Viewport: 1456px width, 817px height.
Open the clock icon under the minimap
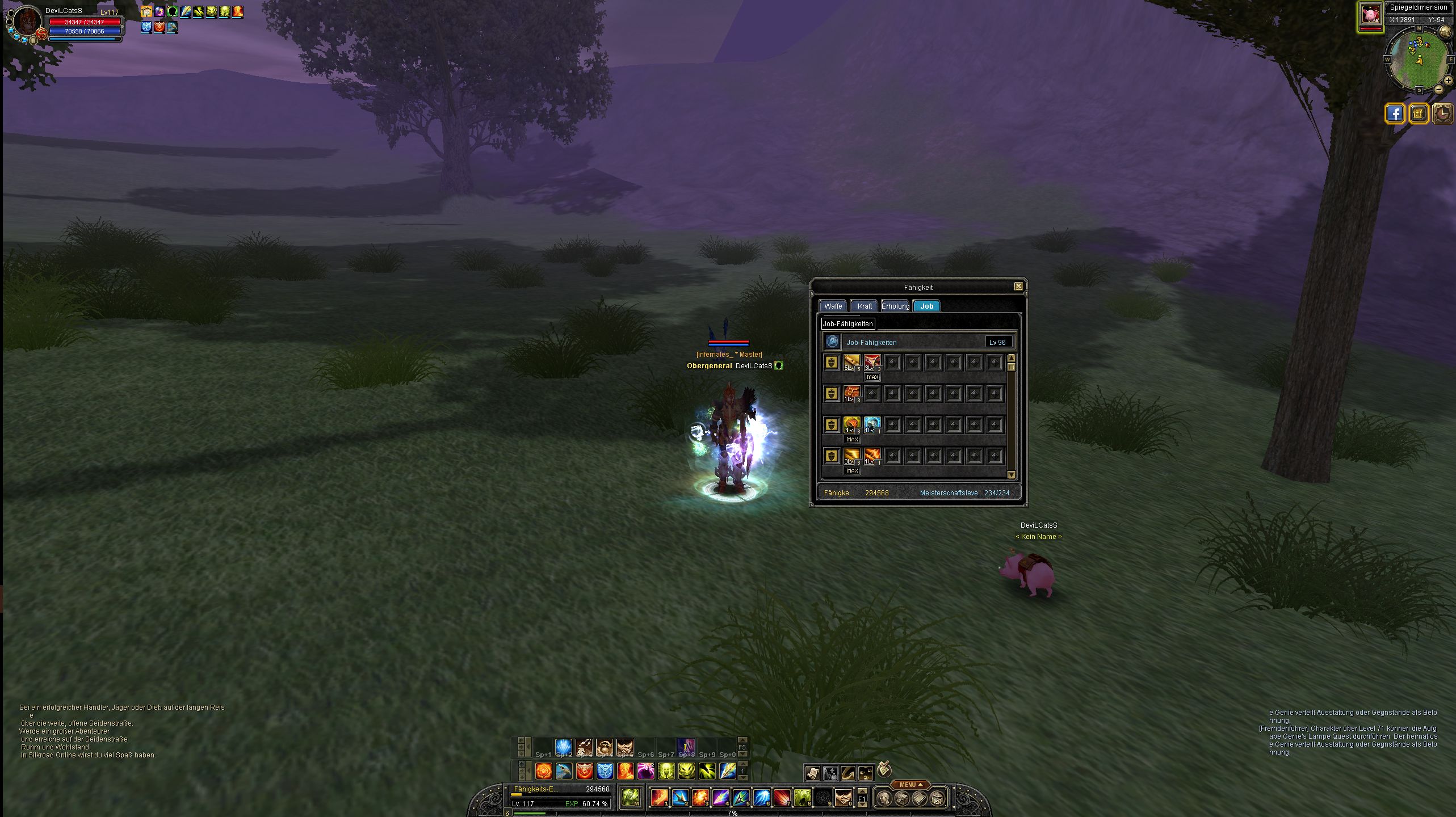point(1442,113)
